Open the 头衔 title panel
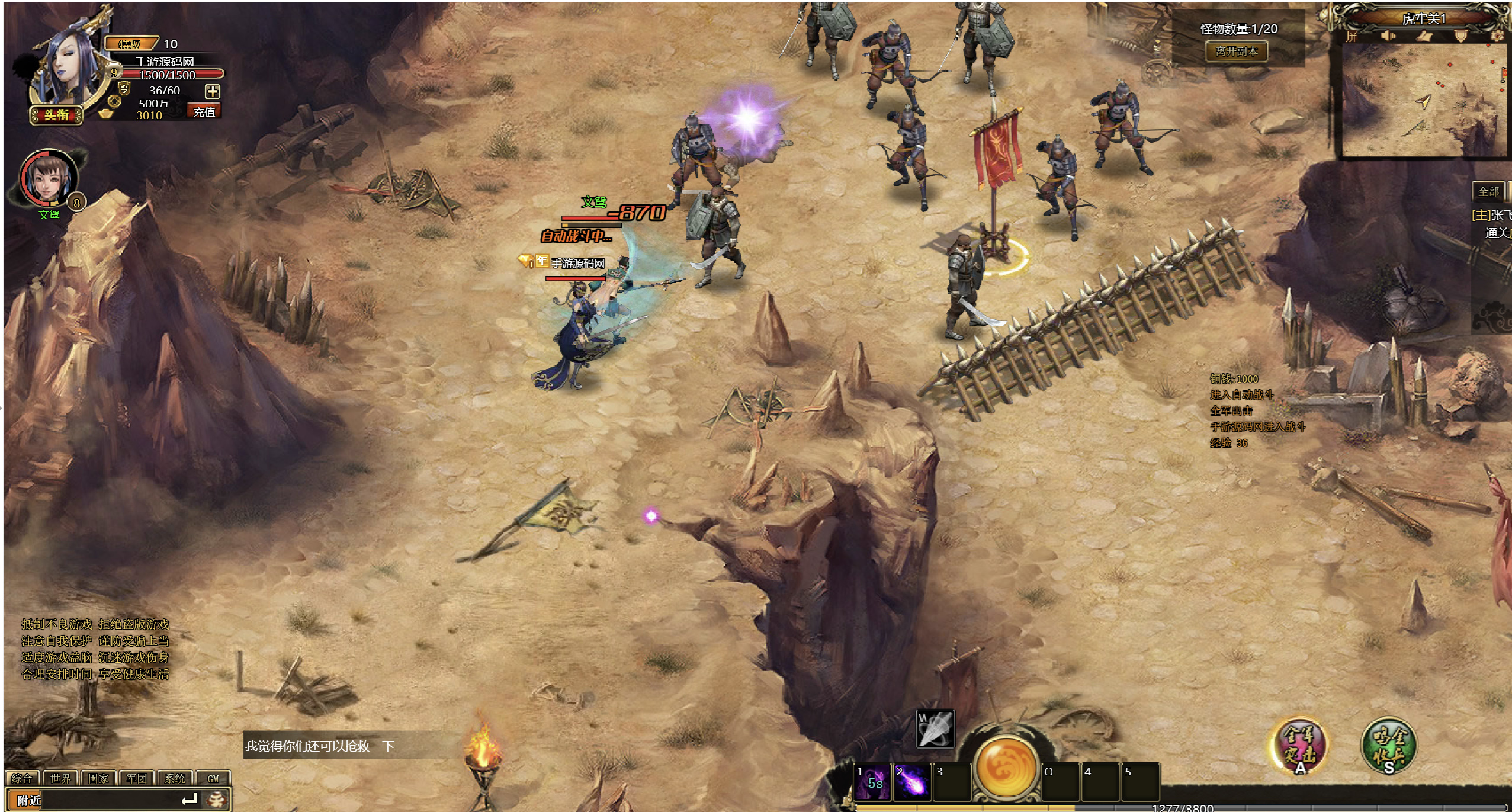The height and width of the screenshot is (812, 1512). click(x=56, y=115)
